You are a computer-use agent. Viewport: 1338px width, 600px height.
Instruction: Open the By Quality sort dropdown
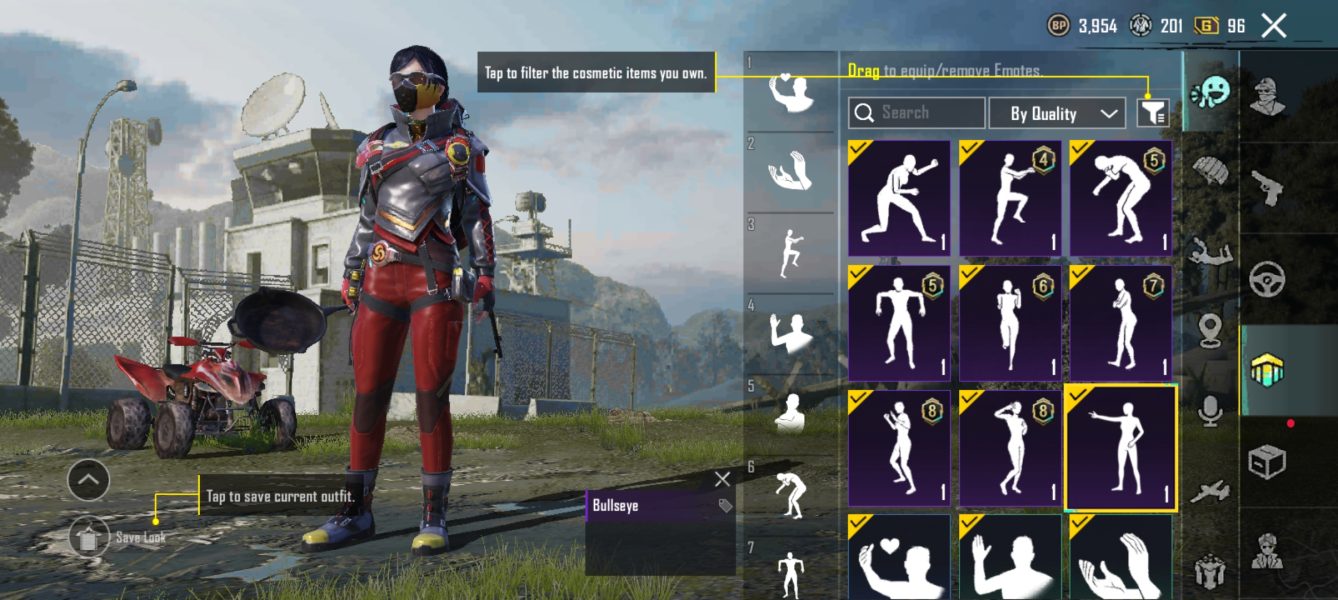pyautogui.click(x=1057, y=113)
